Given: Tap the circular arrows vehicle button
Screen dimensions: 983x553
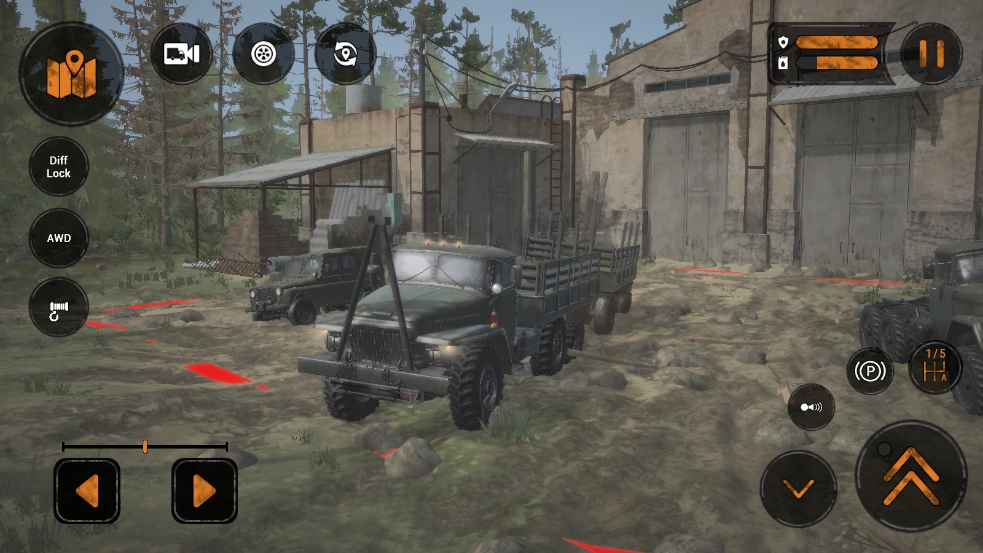Looking at the screenshot, I should 345,53.
